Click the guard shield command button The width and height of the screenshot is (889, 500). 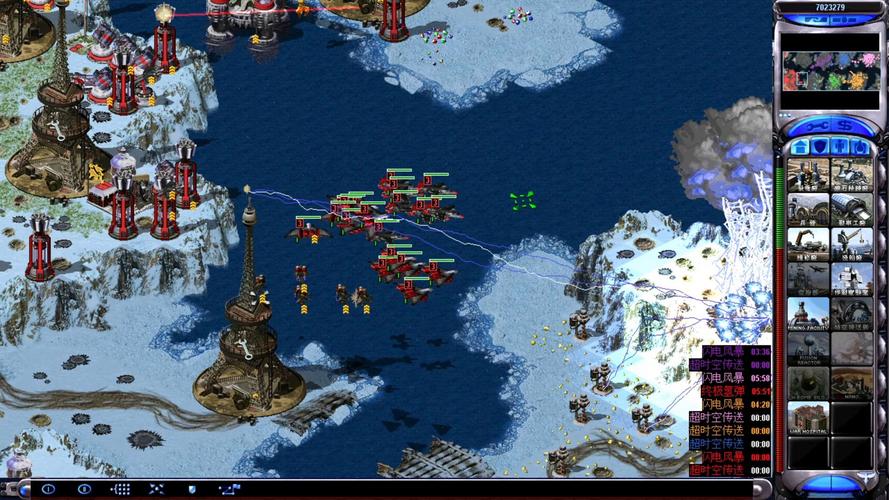coord(191,489)
